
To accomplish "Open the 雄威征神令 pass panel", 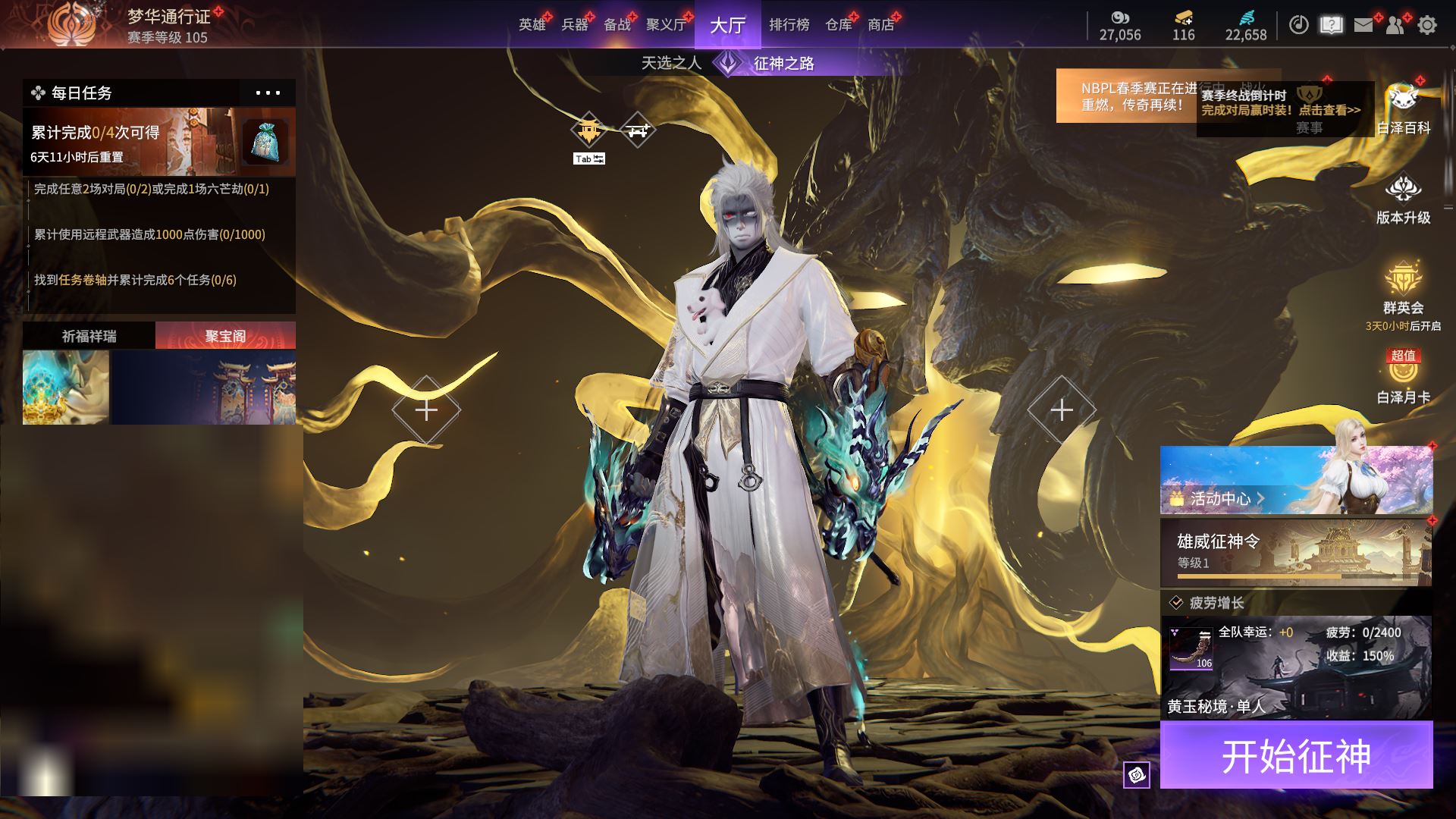I will tap(1296, 552).
